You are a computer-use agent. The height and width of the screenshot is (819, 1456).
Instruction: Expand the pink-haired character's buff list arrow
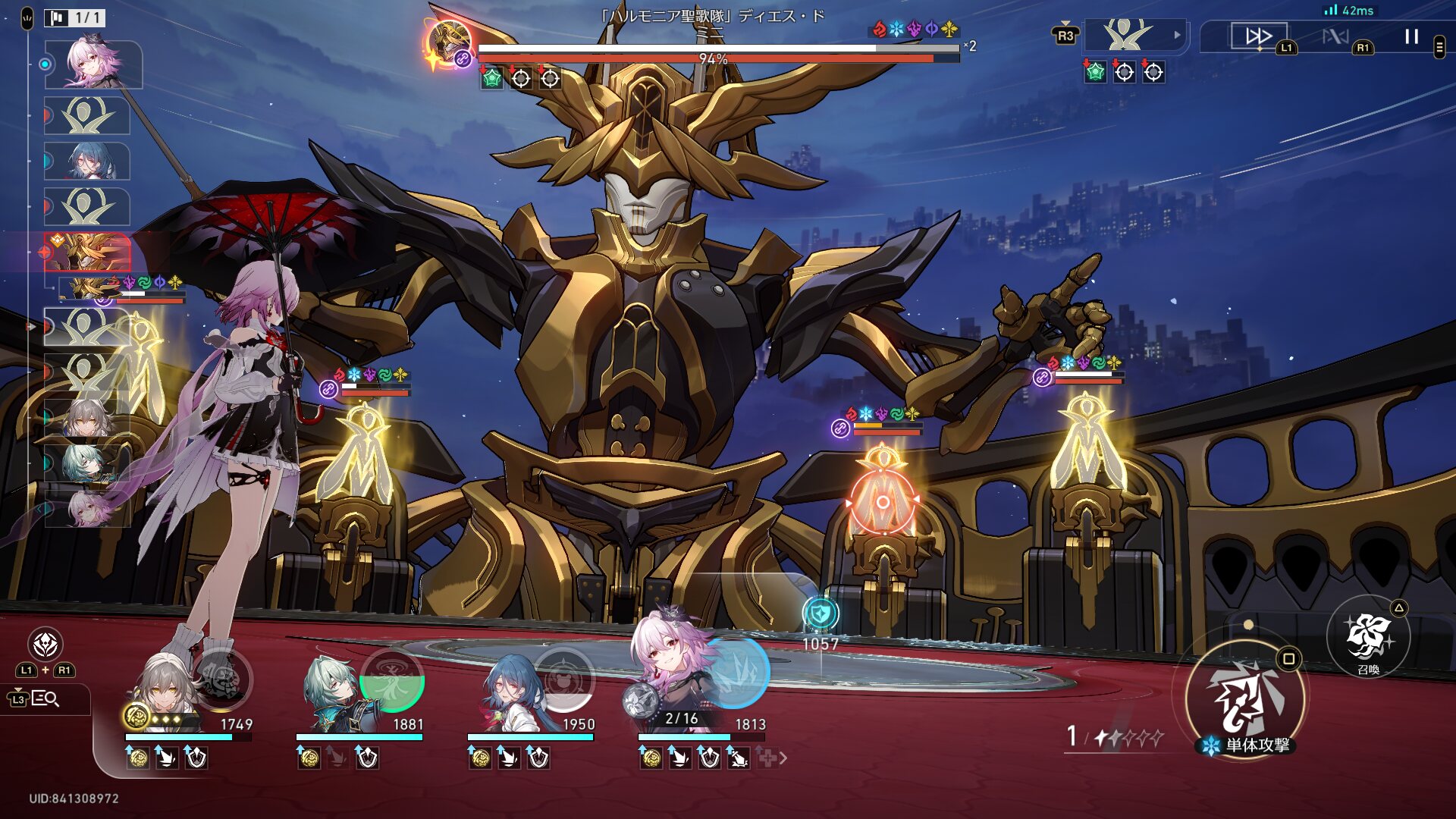coord(783,758)
